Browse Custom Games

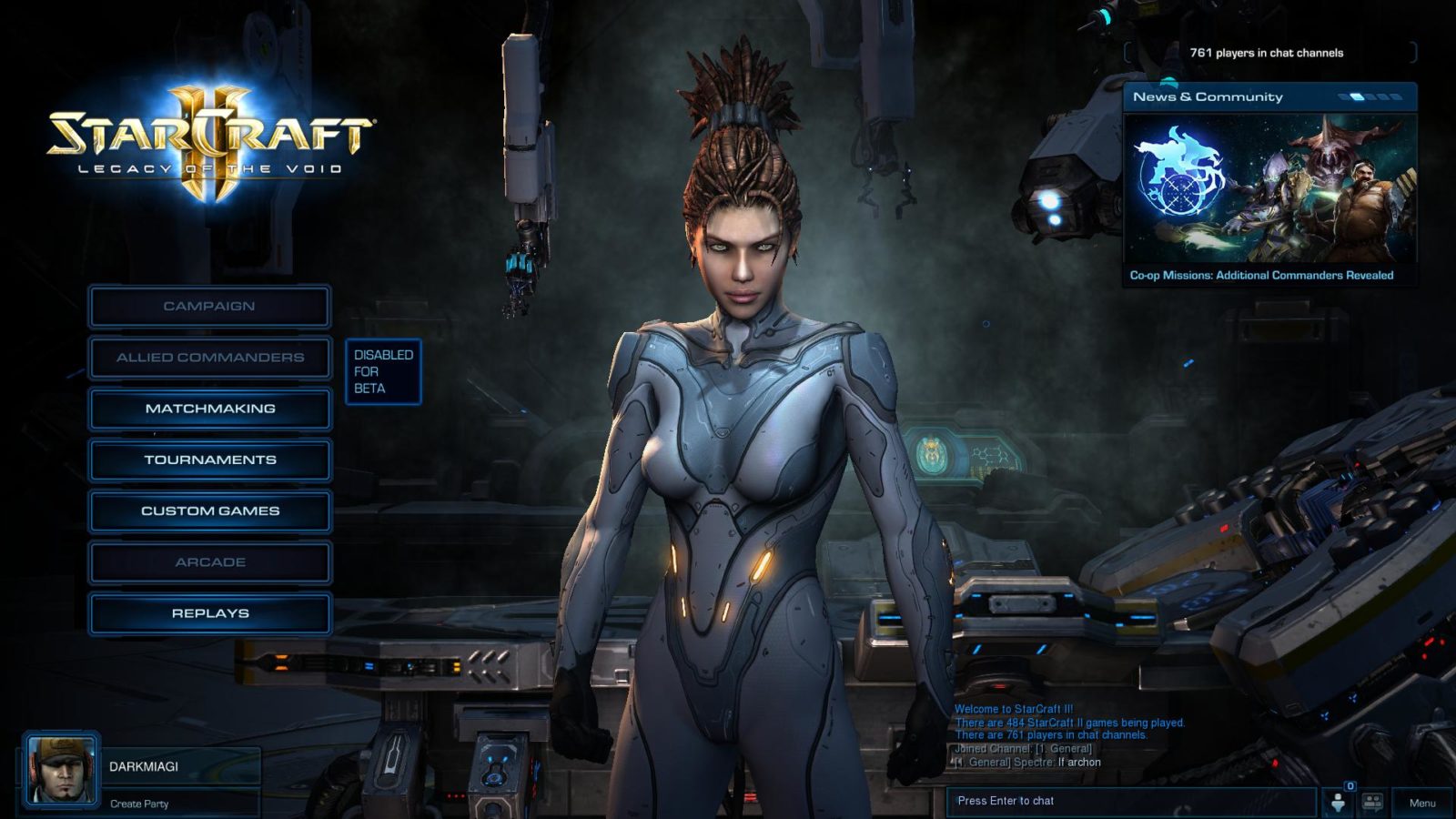pyautogui.click(x=209, y=511)
